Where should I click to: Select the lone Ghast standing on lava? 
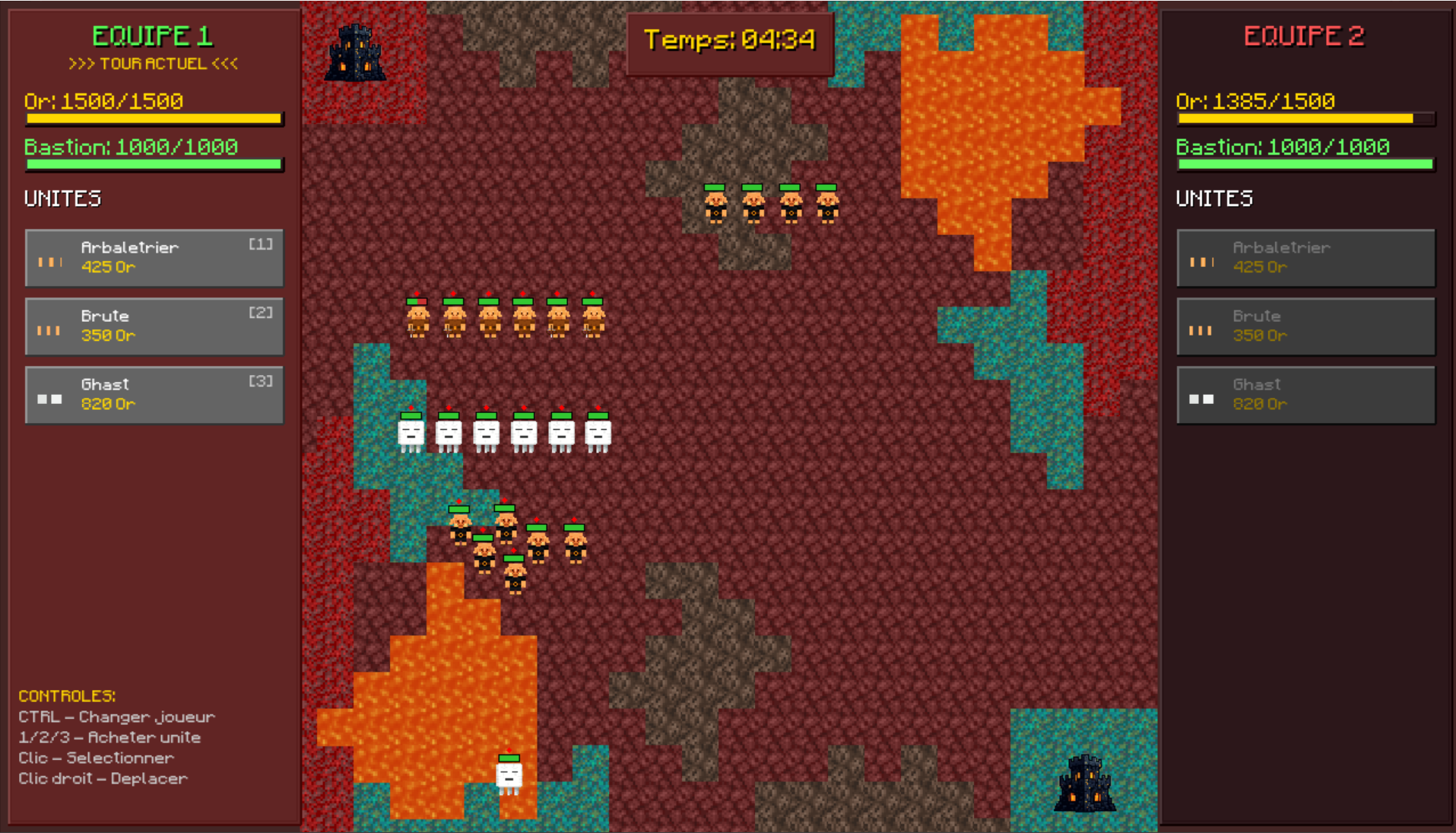tap(509, 776)
